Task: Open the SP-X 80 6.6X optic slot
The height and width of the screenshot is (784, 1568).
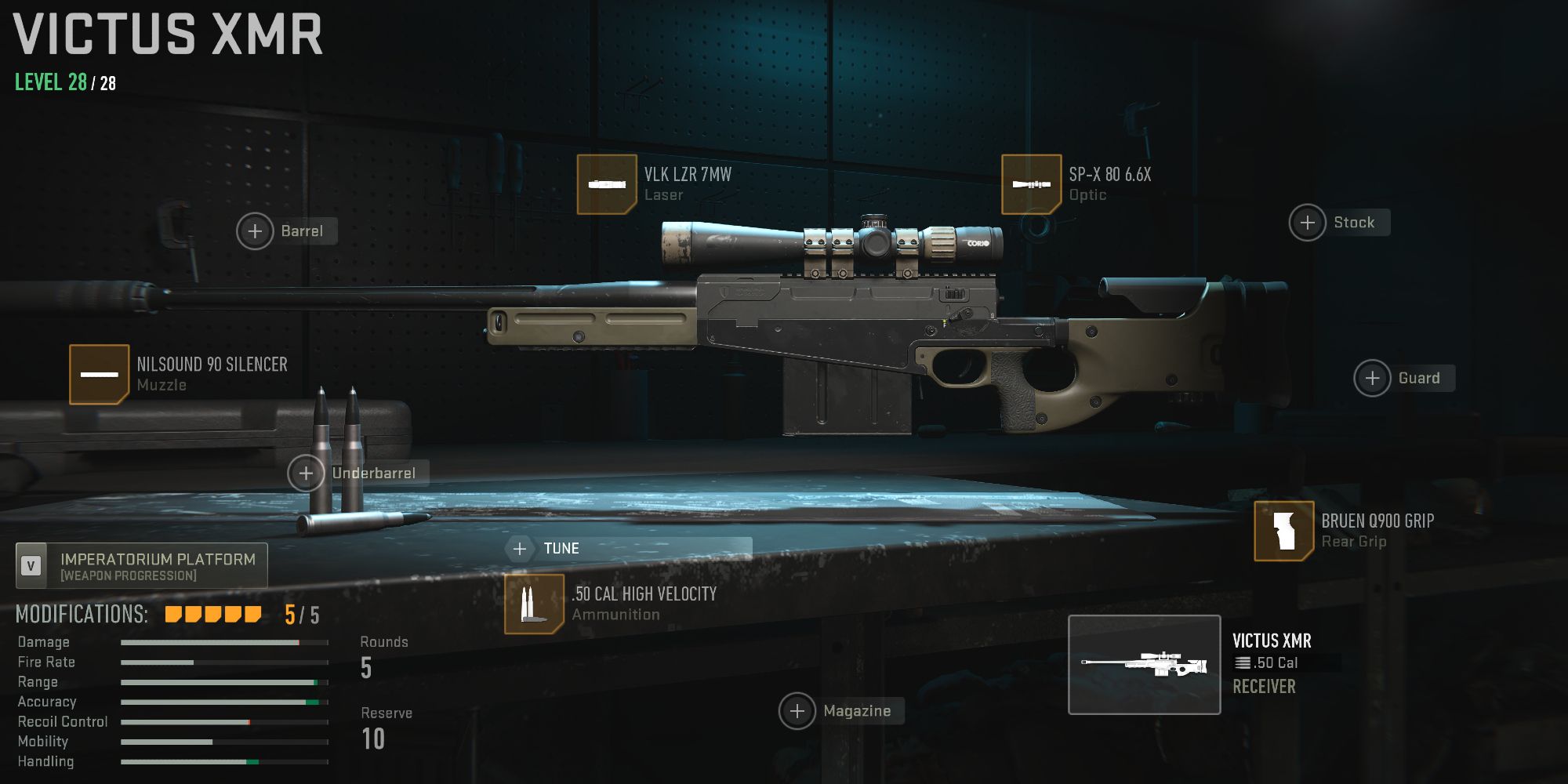Action: click(x=1031, y=185)
